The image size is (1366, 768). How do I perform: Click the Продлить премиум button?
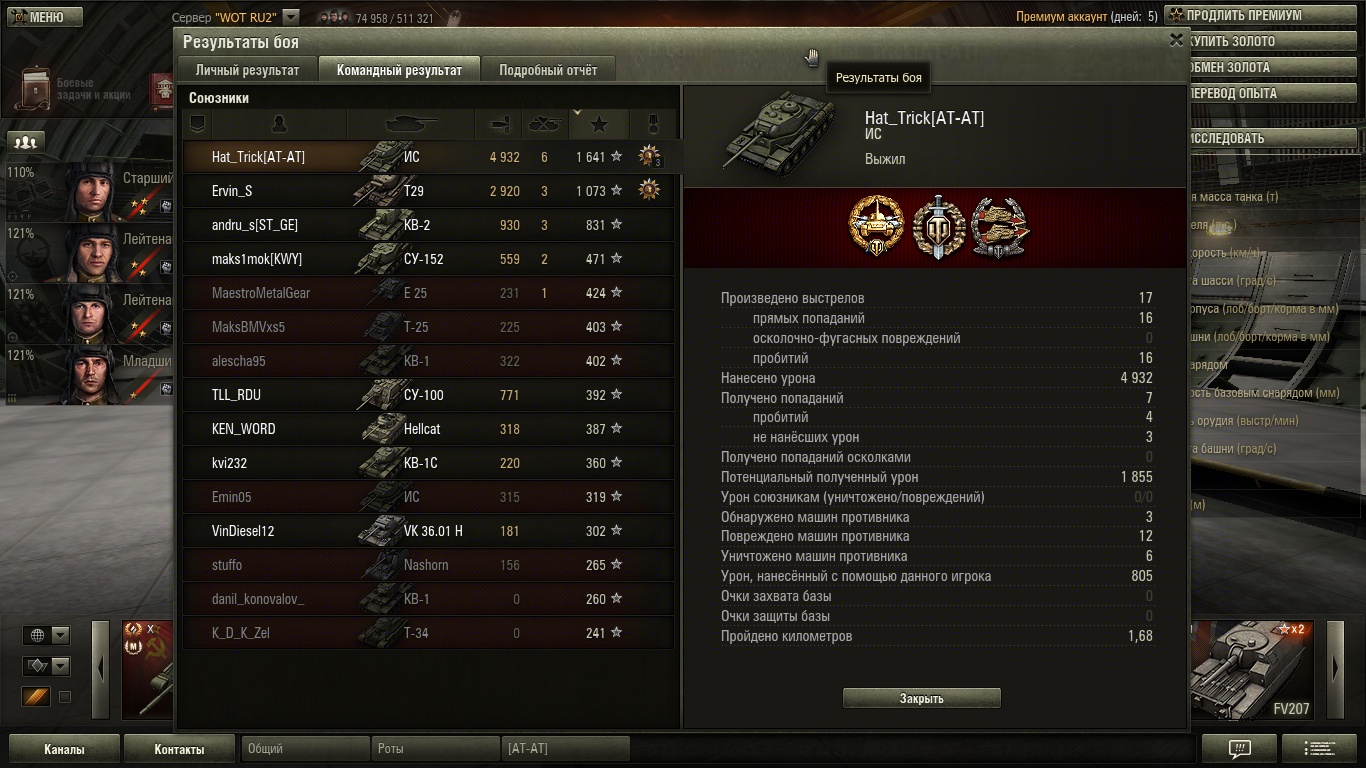click(1243, 16)
